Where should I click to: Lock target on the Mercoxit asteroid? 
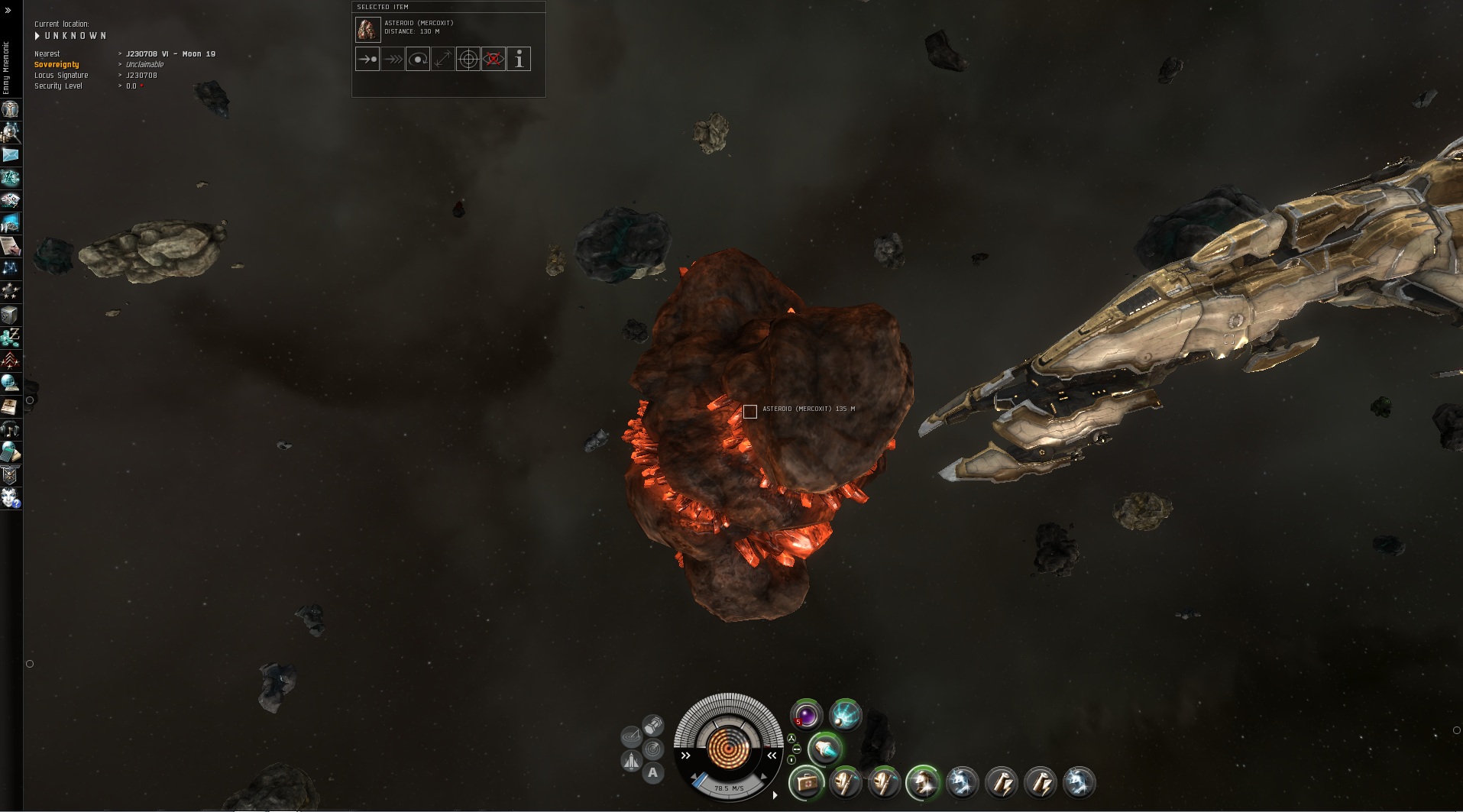(468, 59)
